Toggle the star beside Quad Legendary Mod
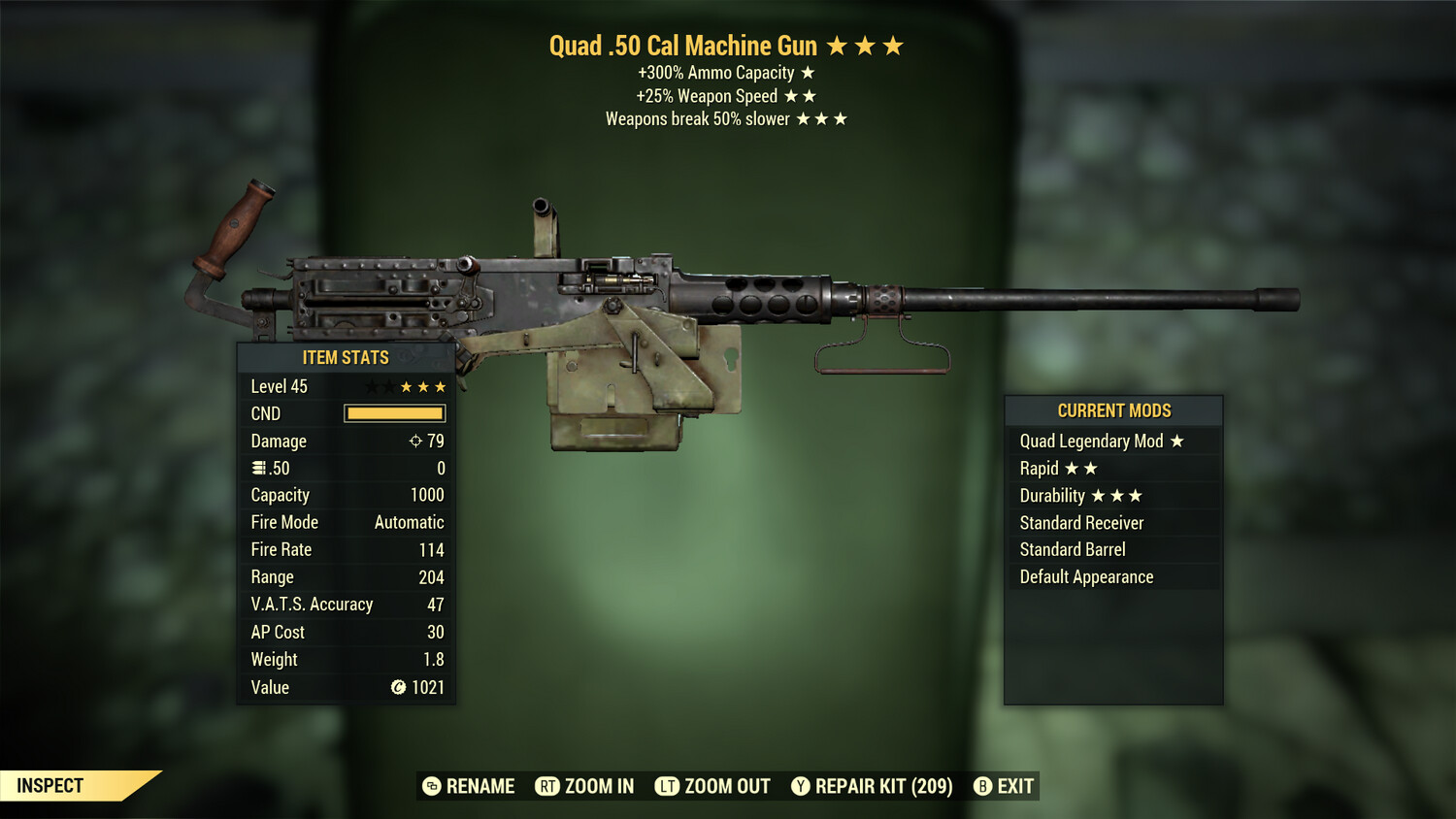This screenshot has height=819, width=1456. (1177, 441)
